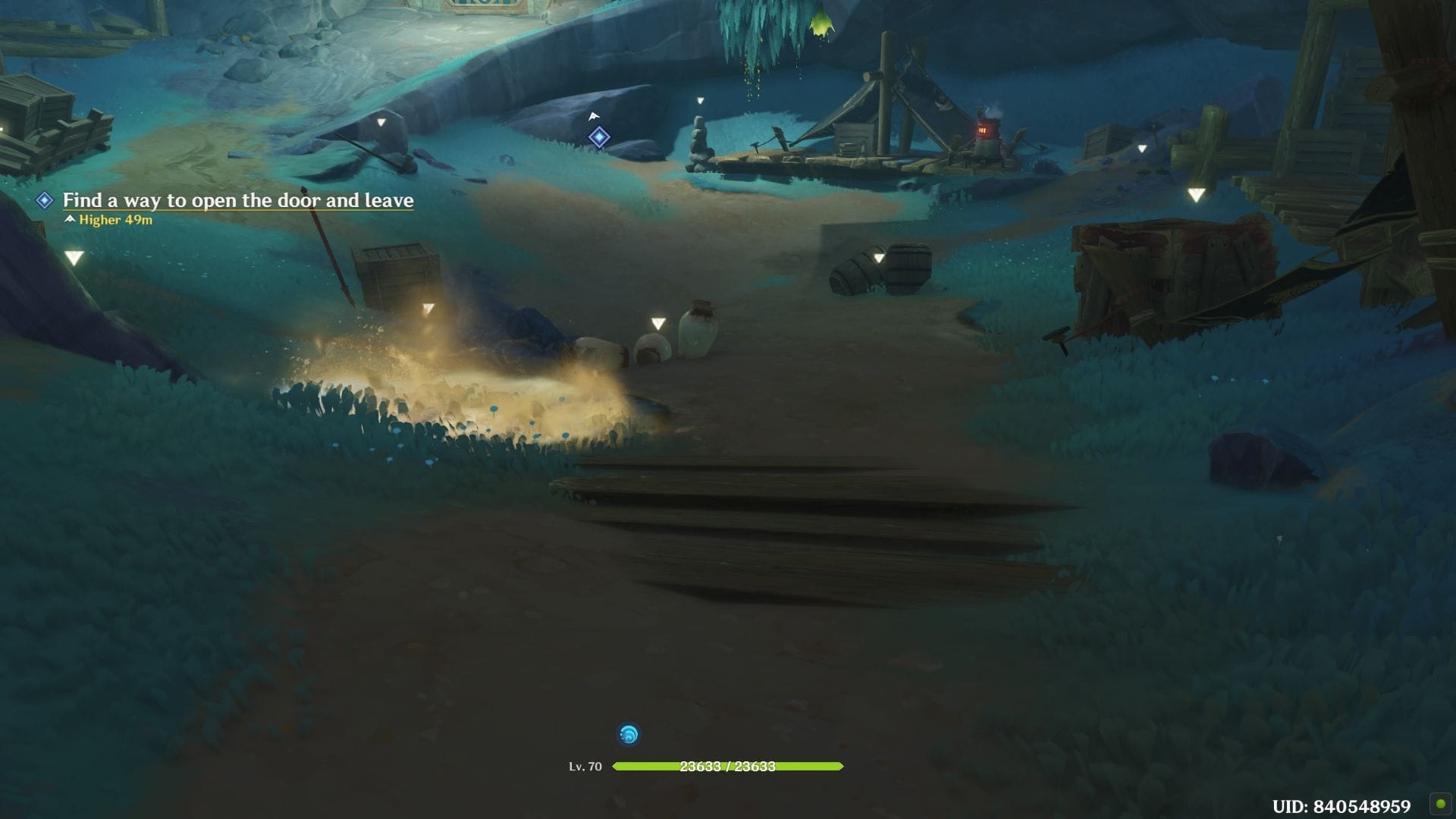Select the blue Hydro swirl status icon

(x=629, y=734)
